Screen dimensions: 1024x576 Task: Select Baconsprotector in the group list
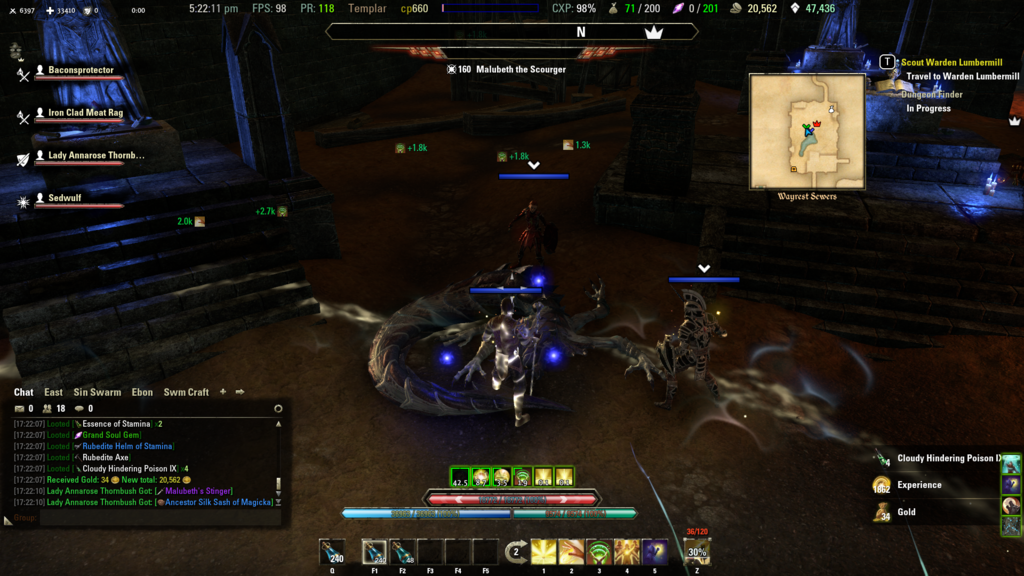point(81,71)
